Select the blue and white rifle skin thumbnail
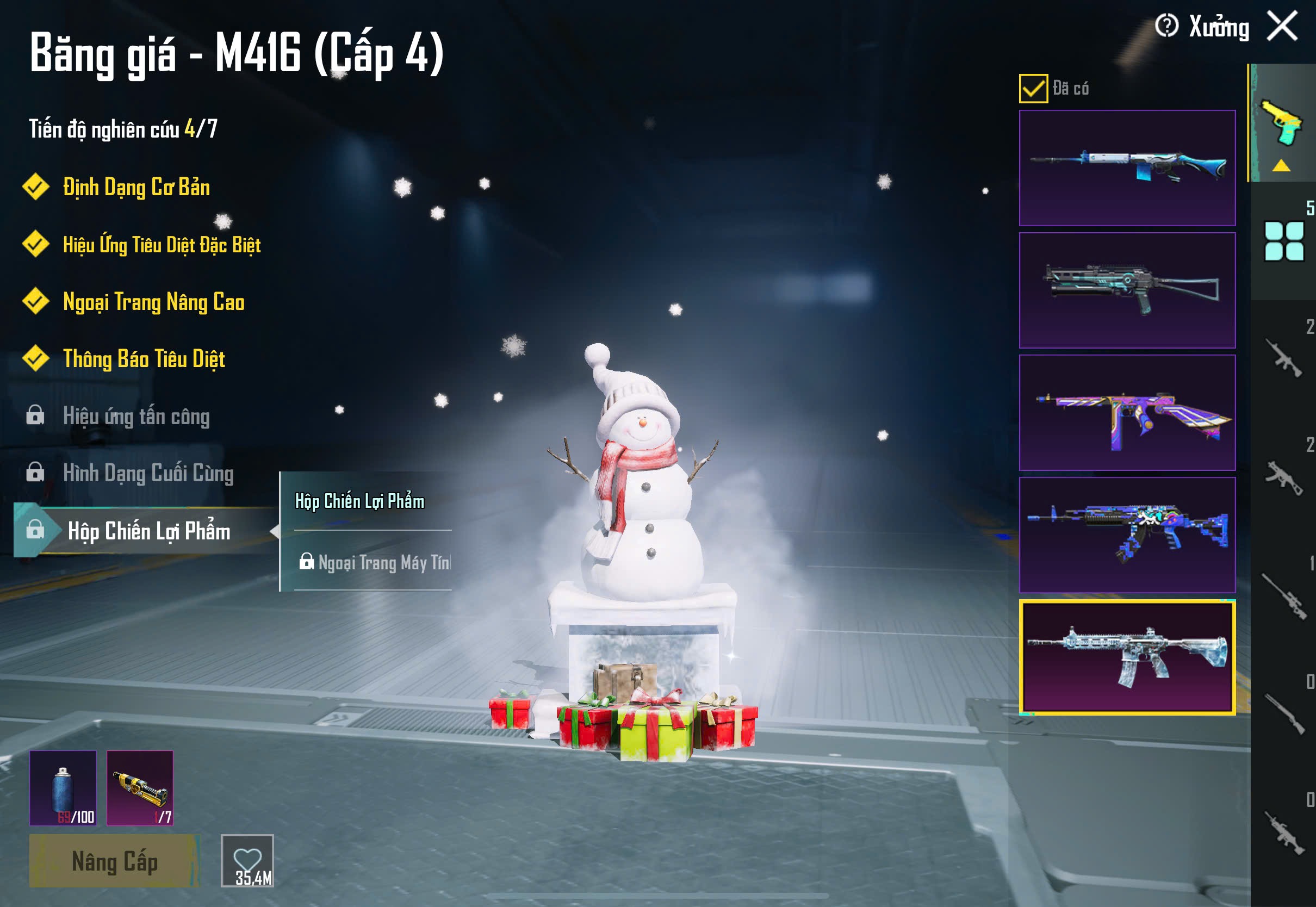The height and width of the screenshot is (907, 1316). pos(1127,168)
